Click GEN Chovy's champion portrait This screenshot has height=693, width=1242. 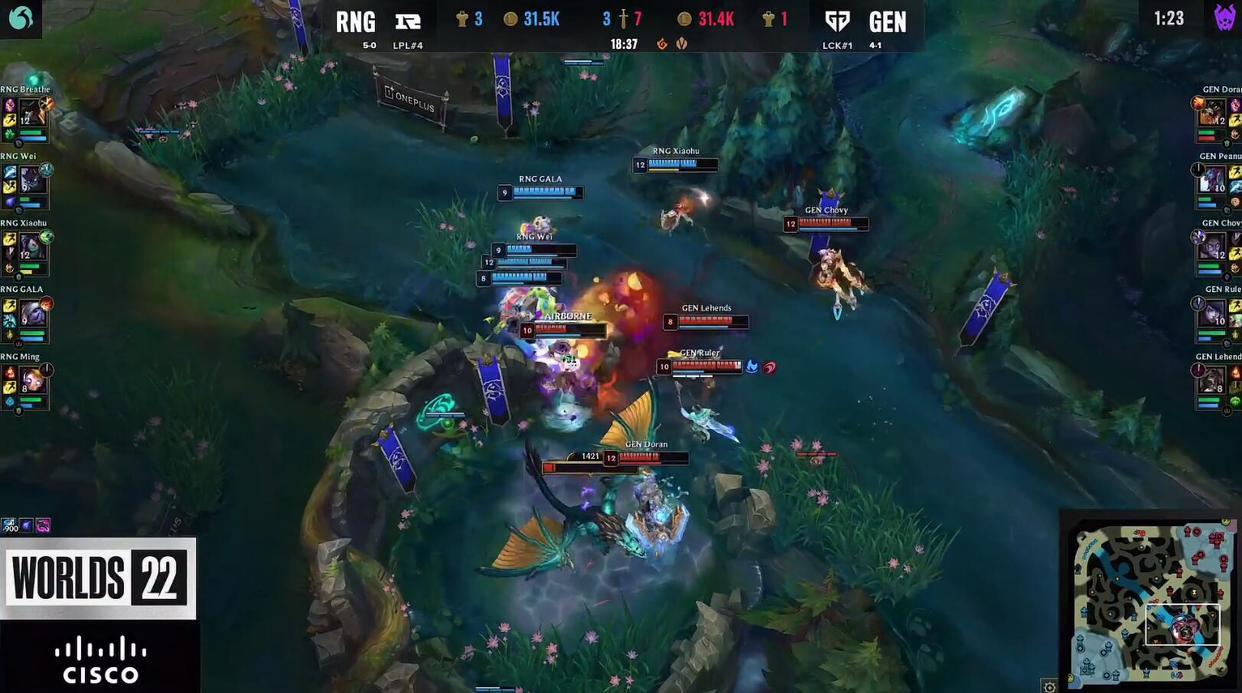click(1213, 245)
